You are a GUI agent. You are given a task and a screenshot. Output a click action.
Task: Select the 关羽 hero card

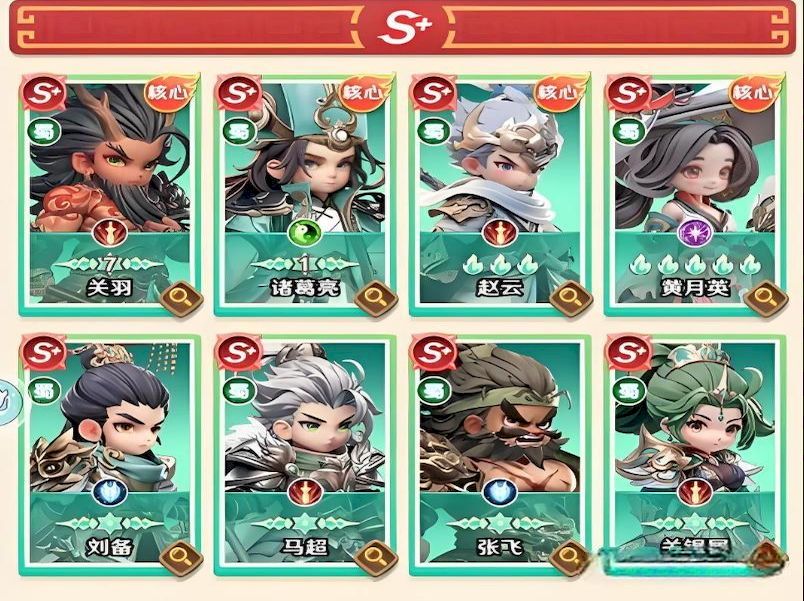[108, 170]
